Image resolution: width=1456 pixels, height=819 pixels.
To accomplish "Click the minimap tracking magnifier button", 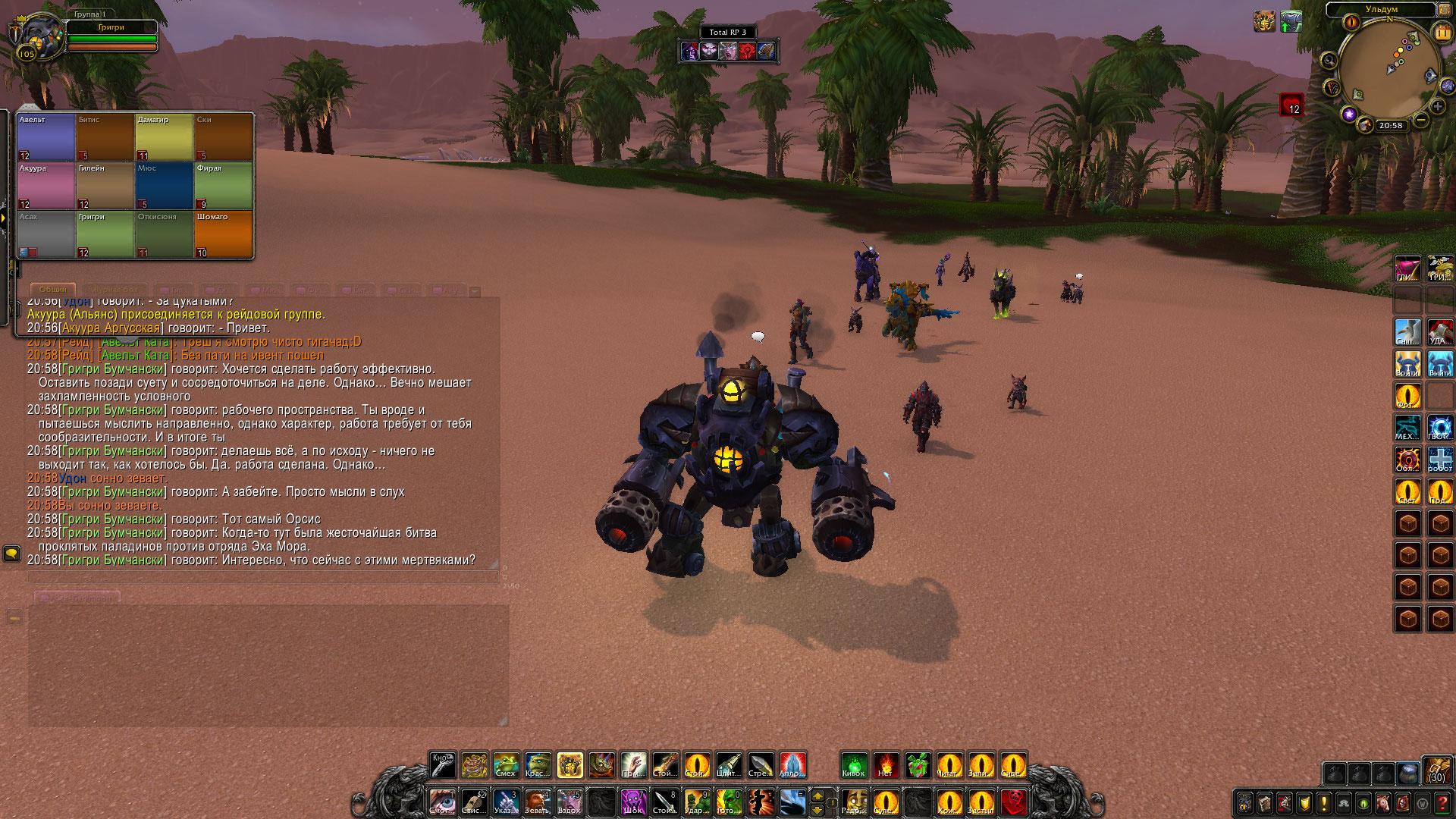I will (x=1329, y=61).
